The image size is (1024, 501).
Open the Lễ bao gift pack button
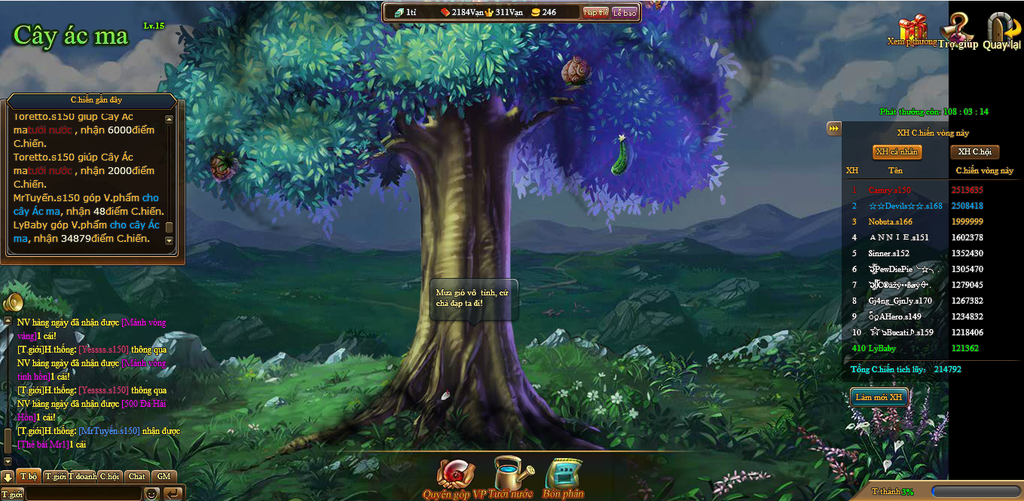coord(624,12)
